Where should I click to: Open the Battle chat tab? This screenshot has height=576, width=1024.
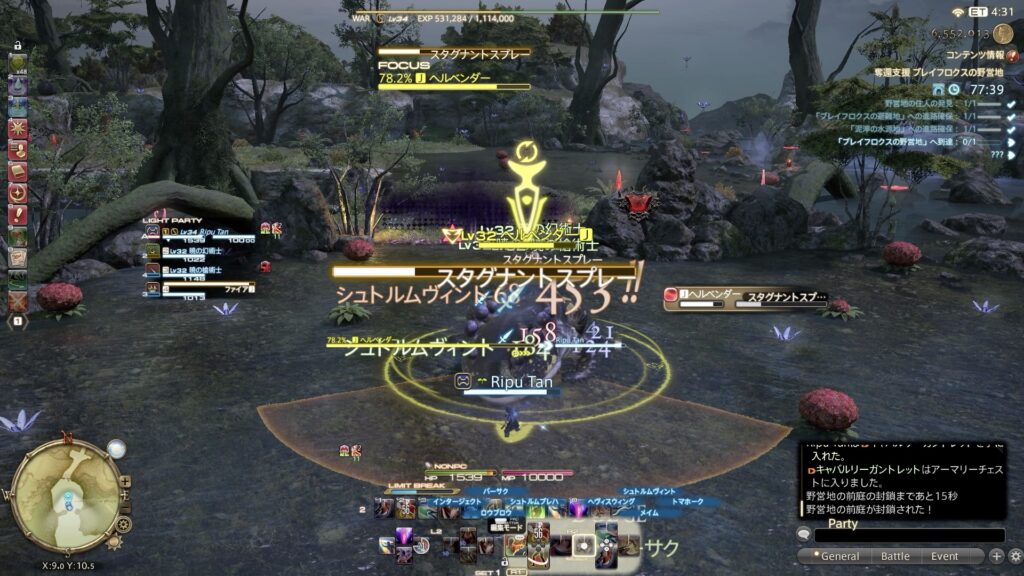(895, 556)
